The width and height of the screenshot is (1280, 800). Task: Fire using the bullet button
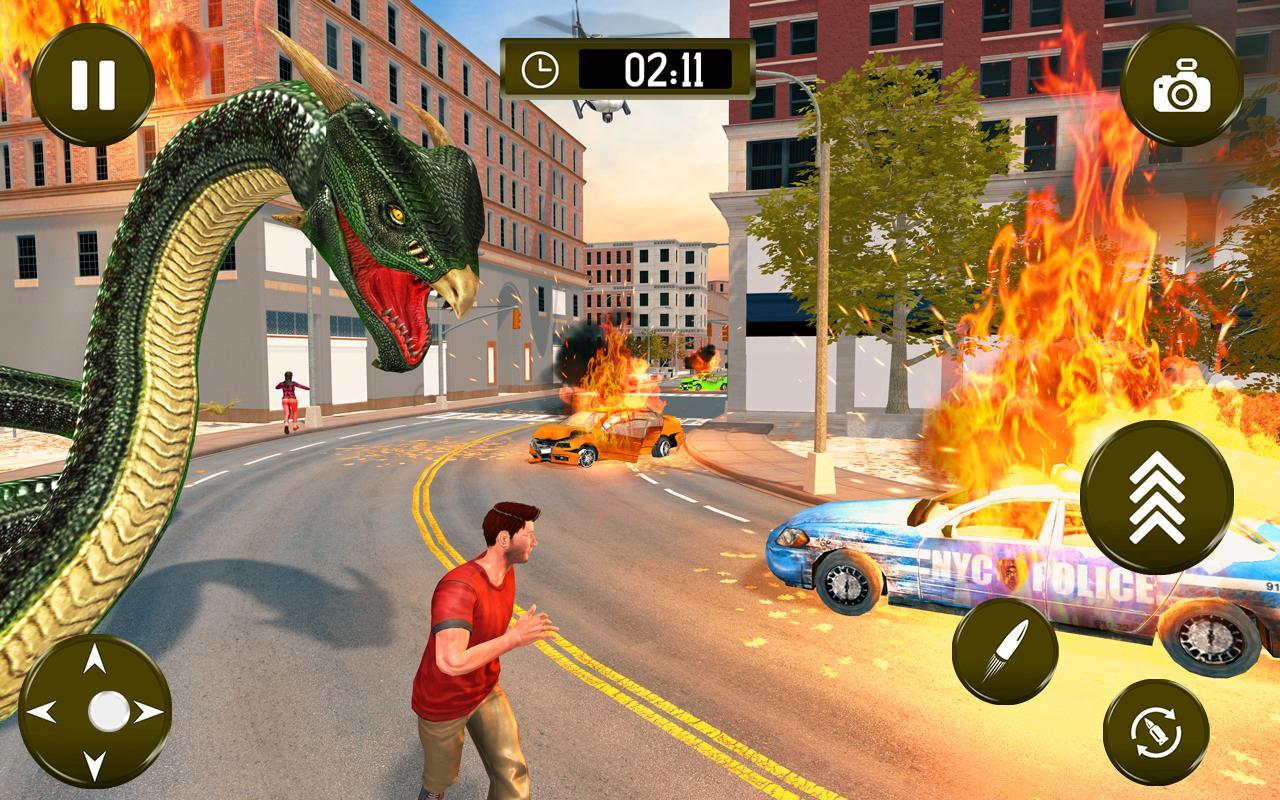(1004, 651)
